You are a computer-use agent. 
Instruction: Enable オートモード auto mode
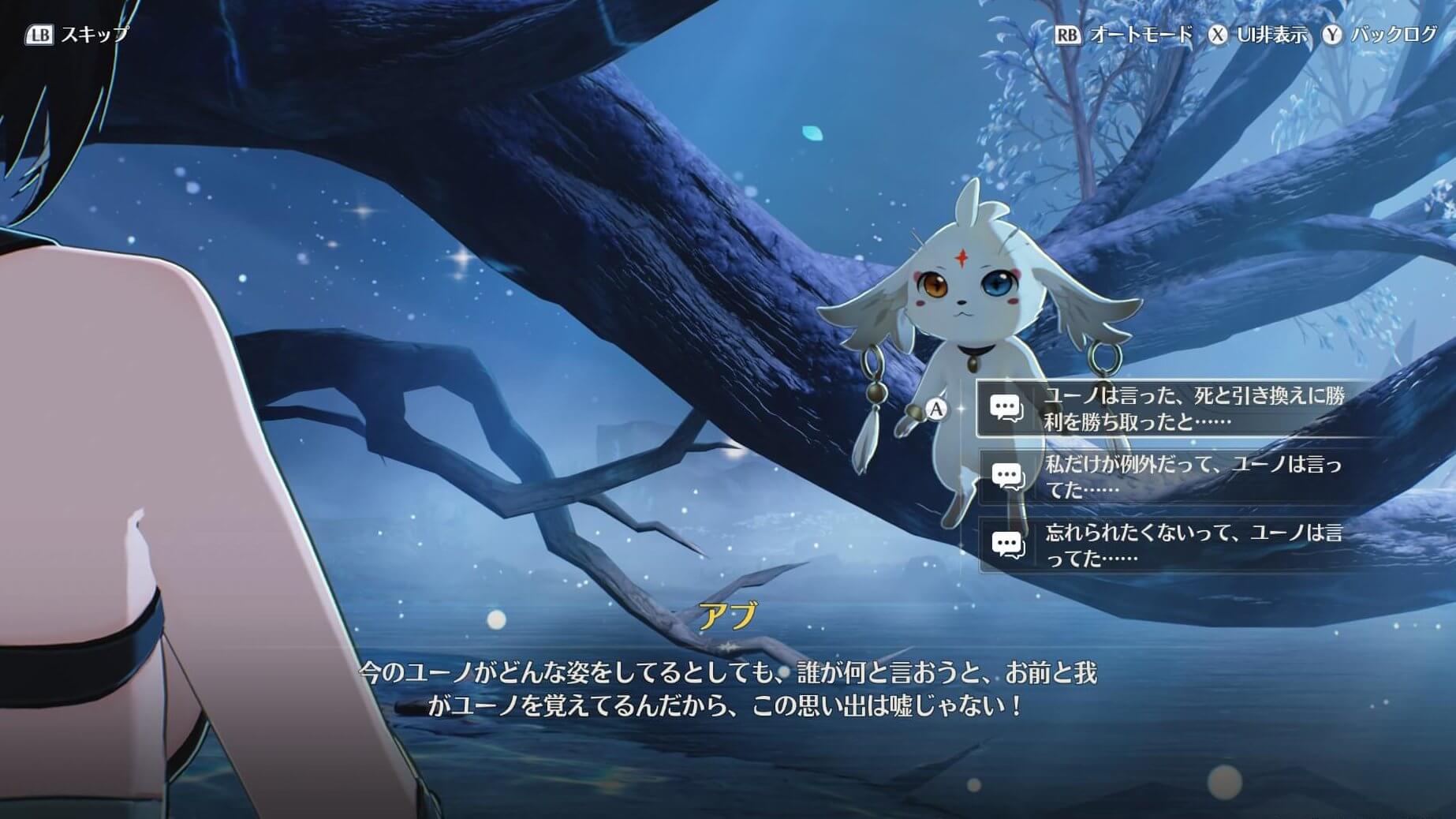(x=1125, y=35)
